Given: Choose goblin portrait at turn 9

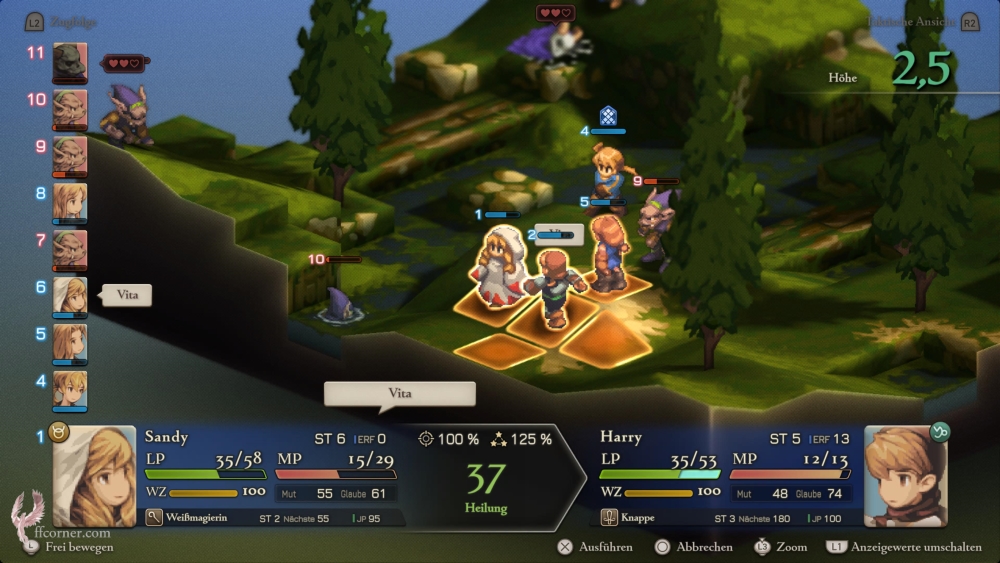Looking at the screenshot, I should tap(70, 156).
